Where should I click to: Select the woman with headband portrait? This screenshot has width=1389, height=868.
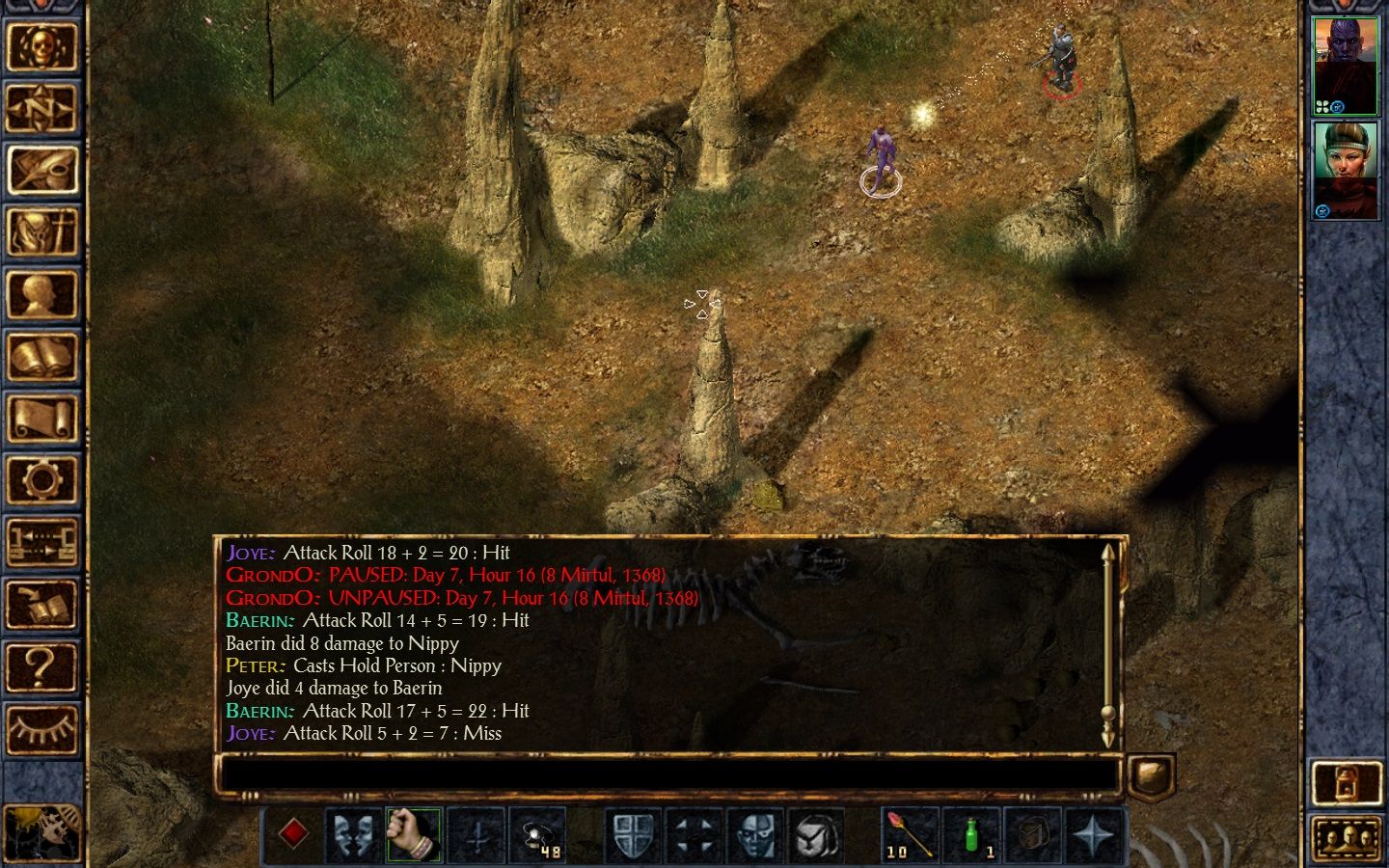tap(1346, 171)
